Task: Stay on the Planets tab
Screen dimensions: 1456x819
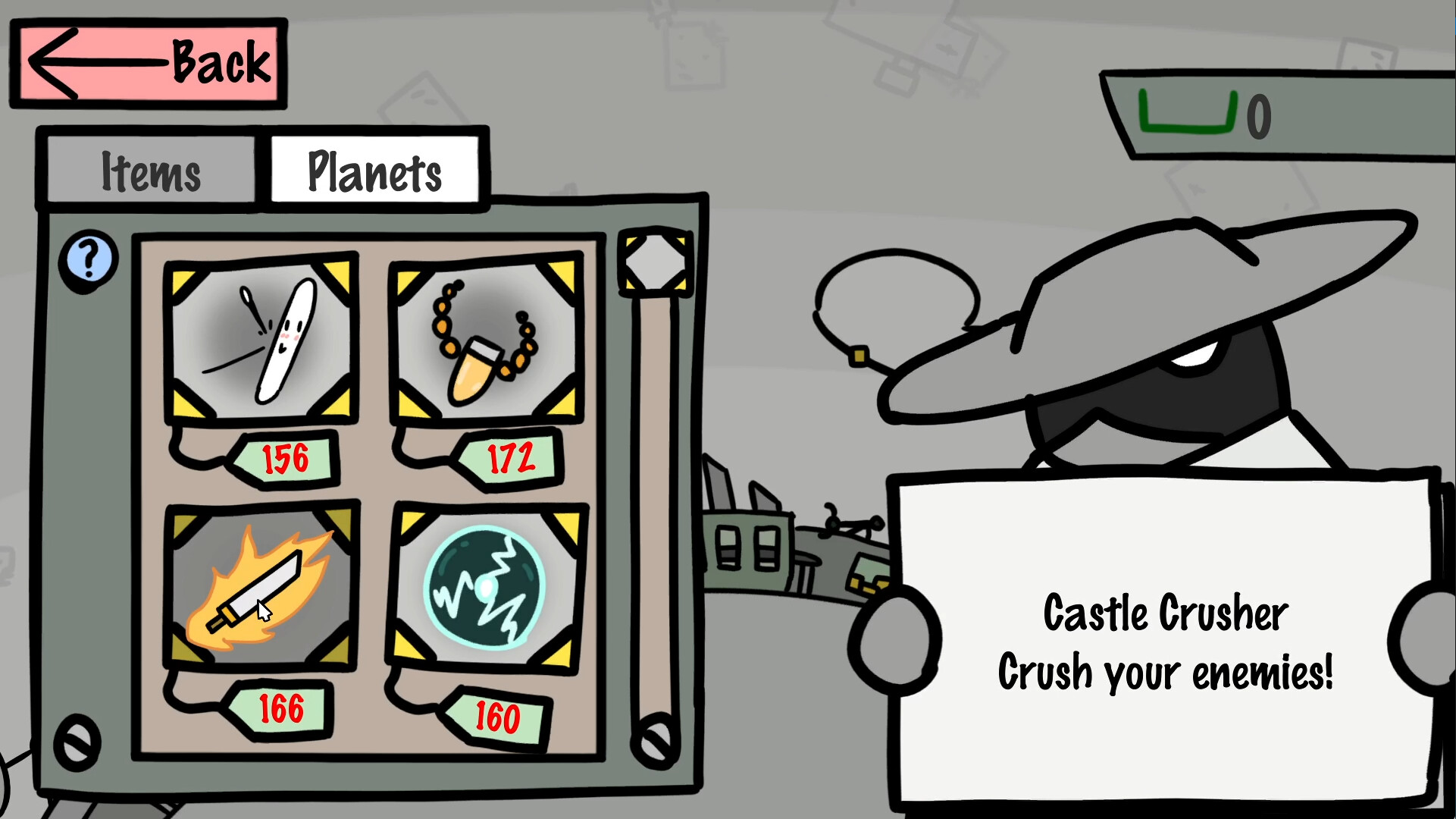Action: 374,171
